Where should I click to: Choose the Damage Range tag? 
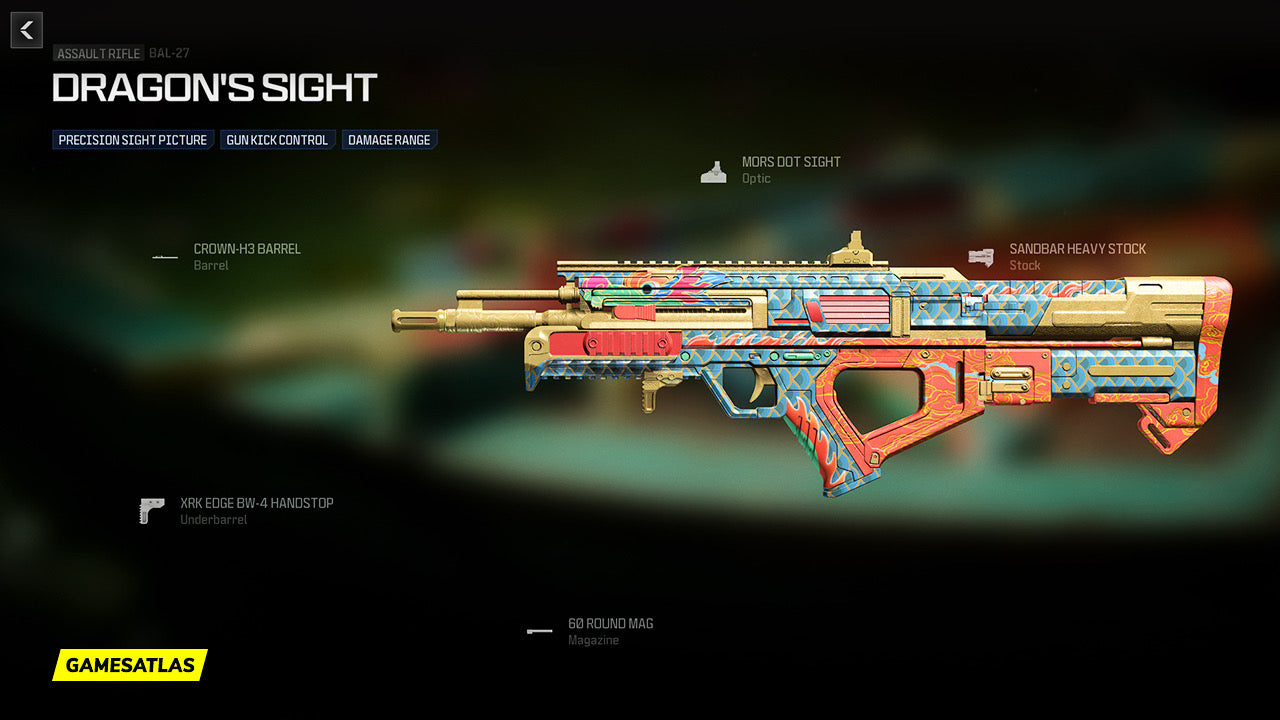point(389,140)
